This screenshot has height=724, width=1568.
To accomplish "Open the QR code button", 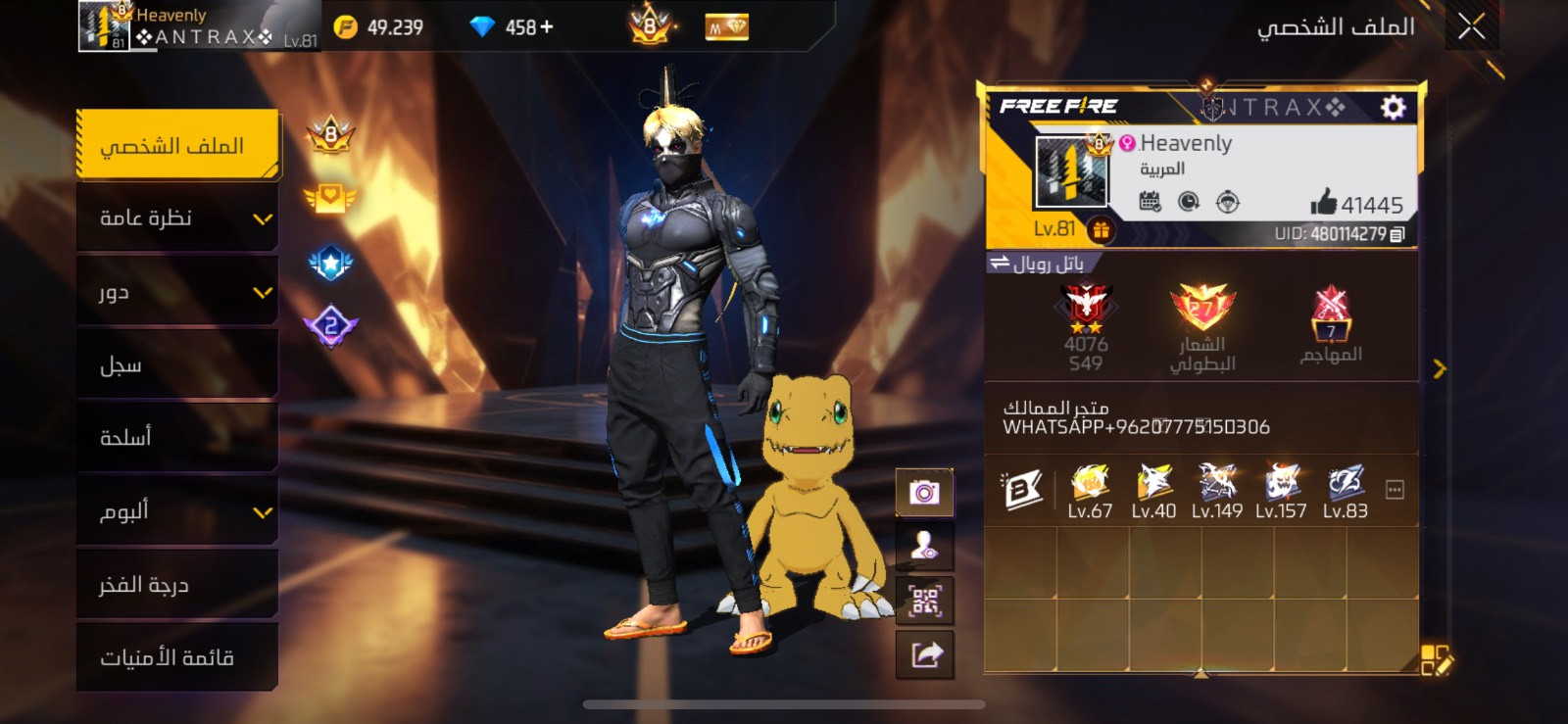I will click(924, 601).
